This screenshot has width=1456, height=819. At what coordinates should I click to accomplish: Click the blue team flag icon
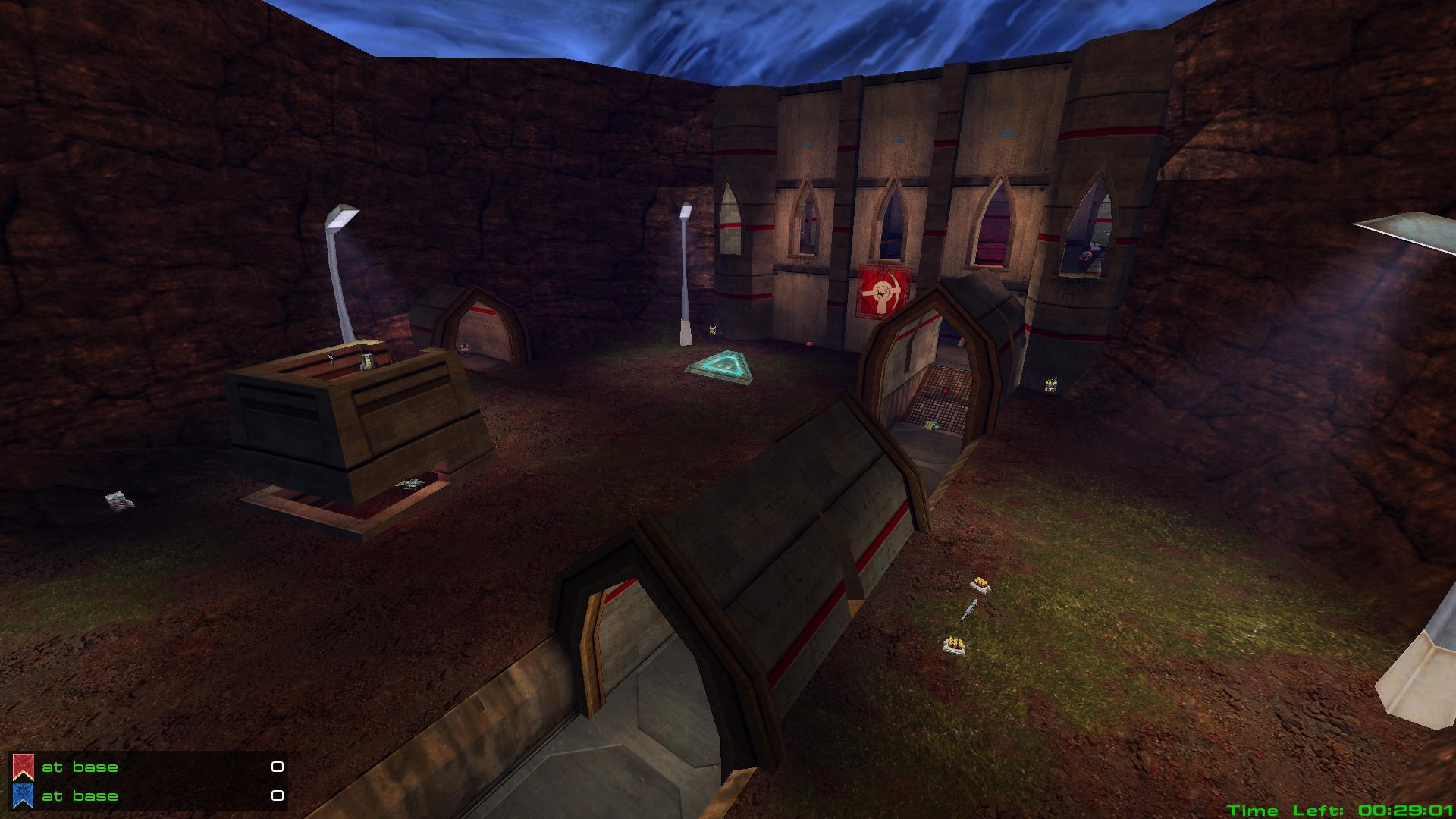pos(24,795)
